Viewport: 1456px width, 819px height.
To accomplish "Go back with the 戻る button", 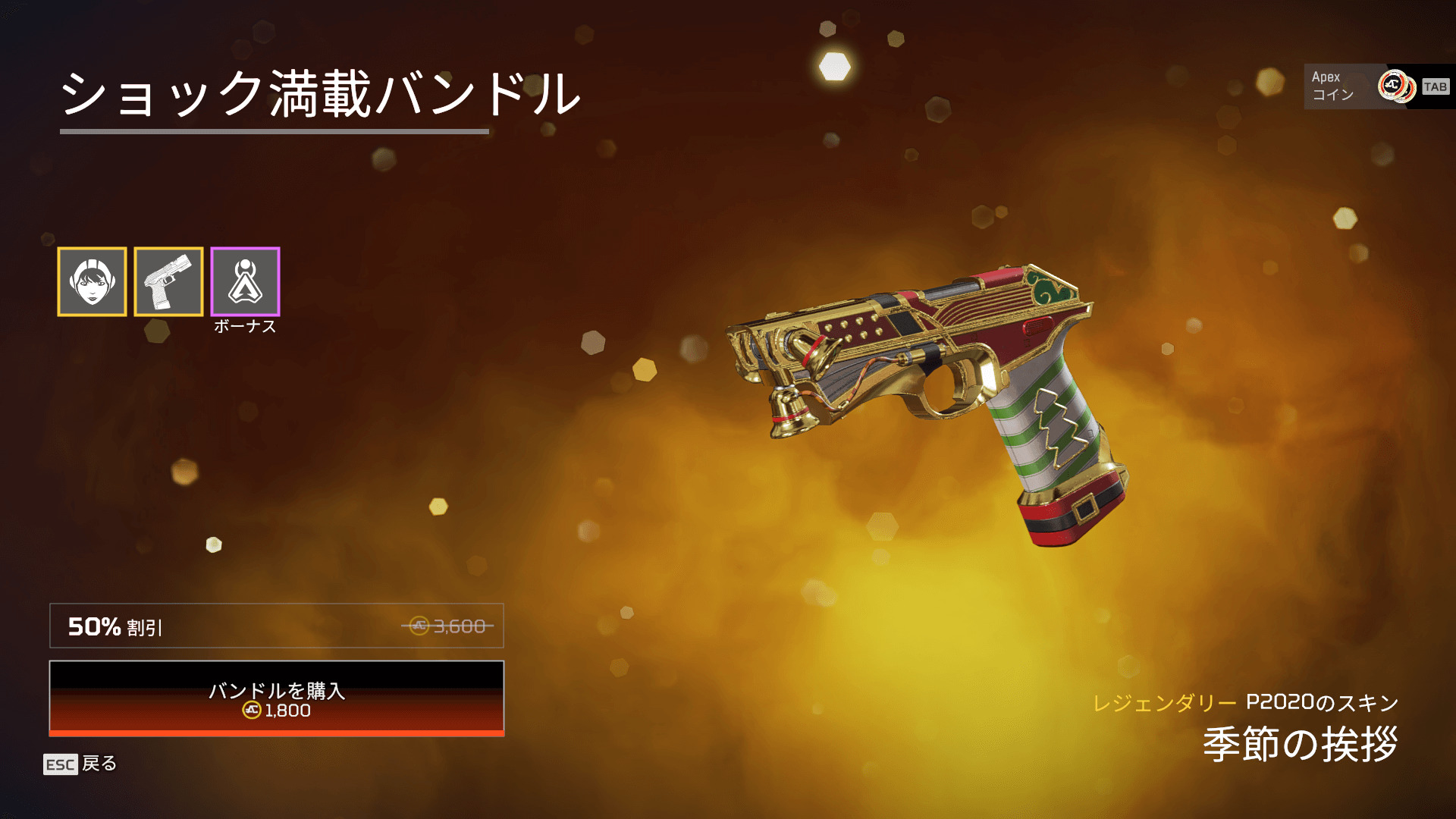I will (x=80, y=764).
